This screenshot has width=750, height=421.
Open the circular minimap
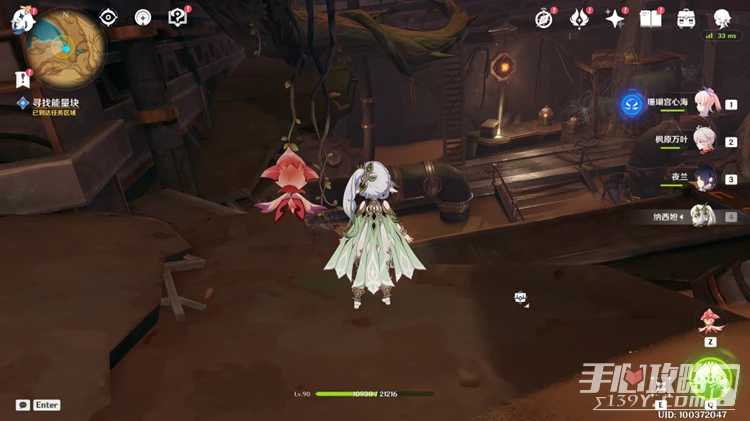(x=65, y=45)
